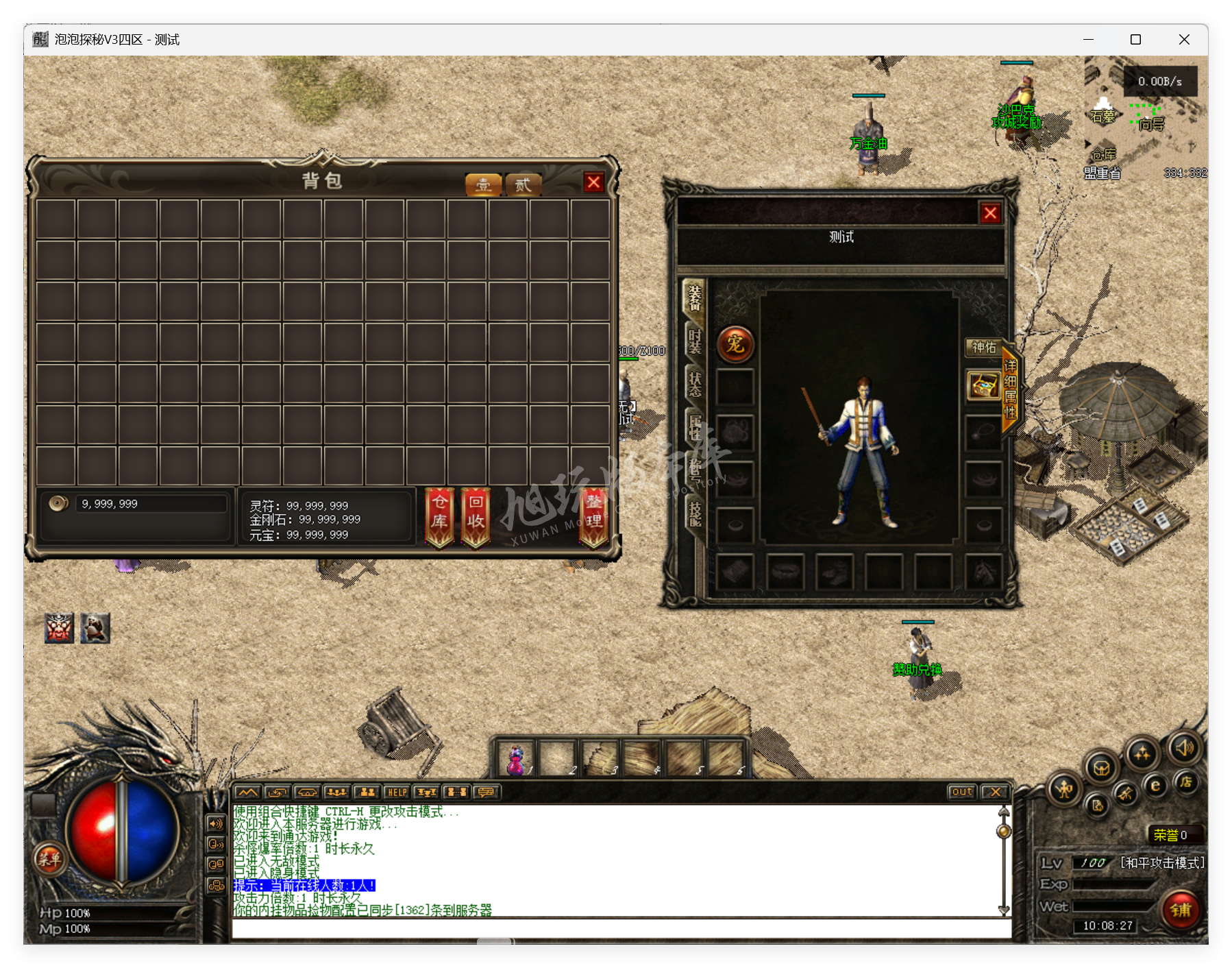Click the 回收 recycle button
Image resolution: width=1232 pixels, height=968 pixels.
476,516
